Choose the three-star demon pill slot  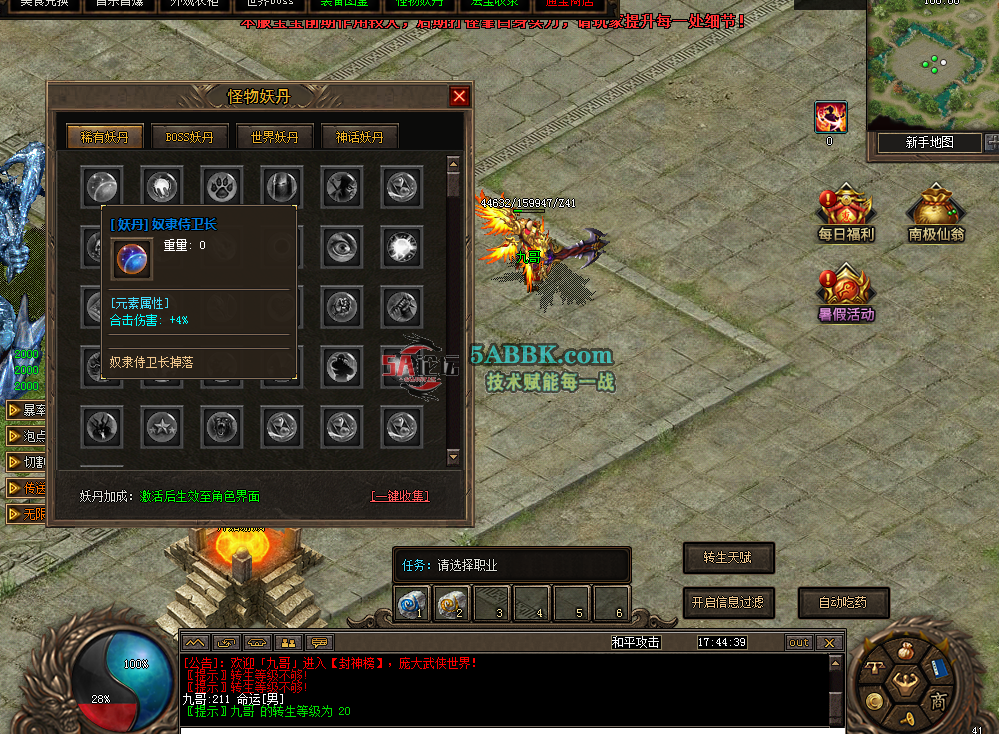pos(160,427)
